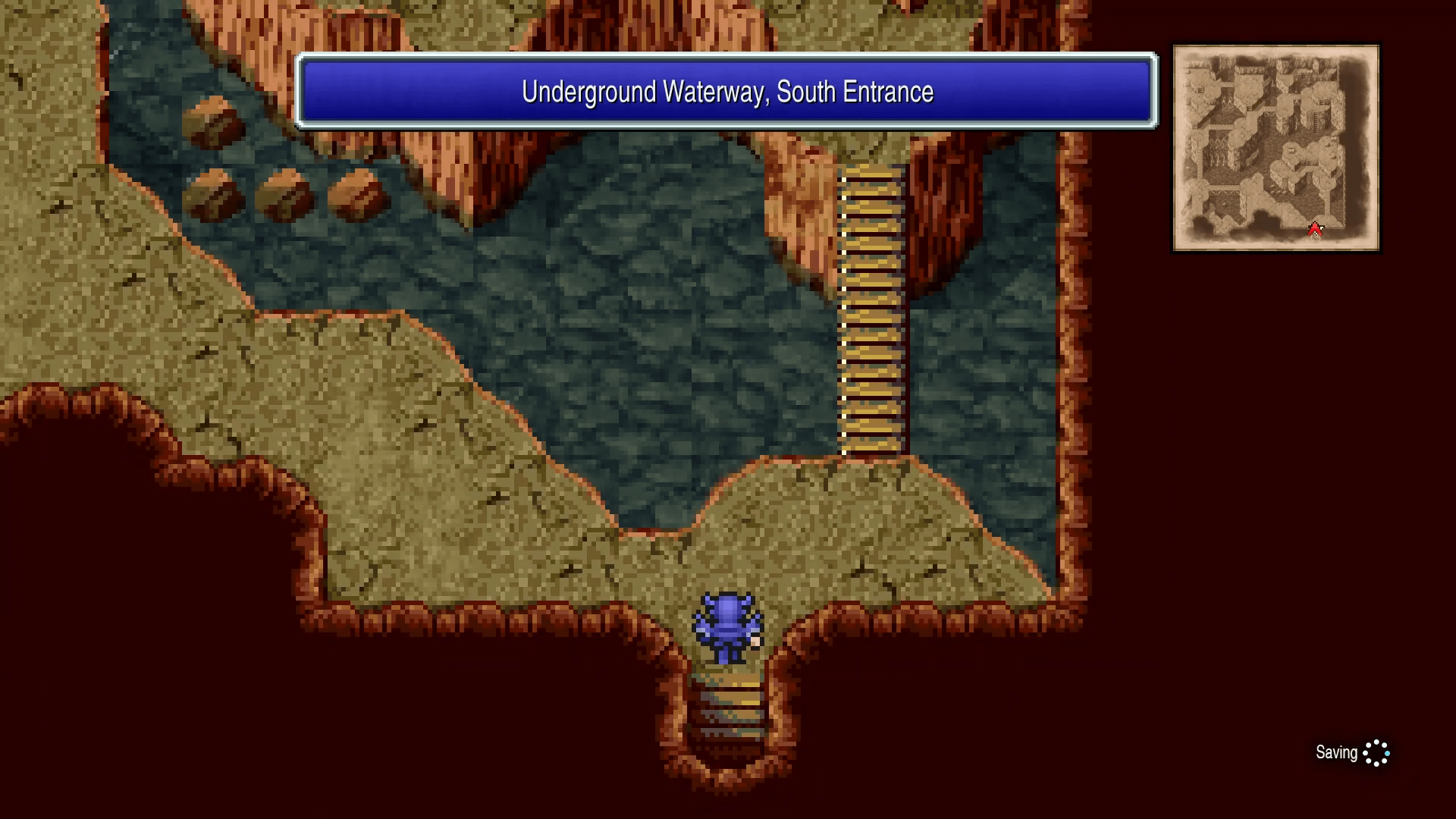
Task: Click the rightmost boulder in the rock row
Action: point(353,193)
